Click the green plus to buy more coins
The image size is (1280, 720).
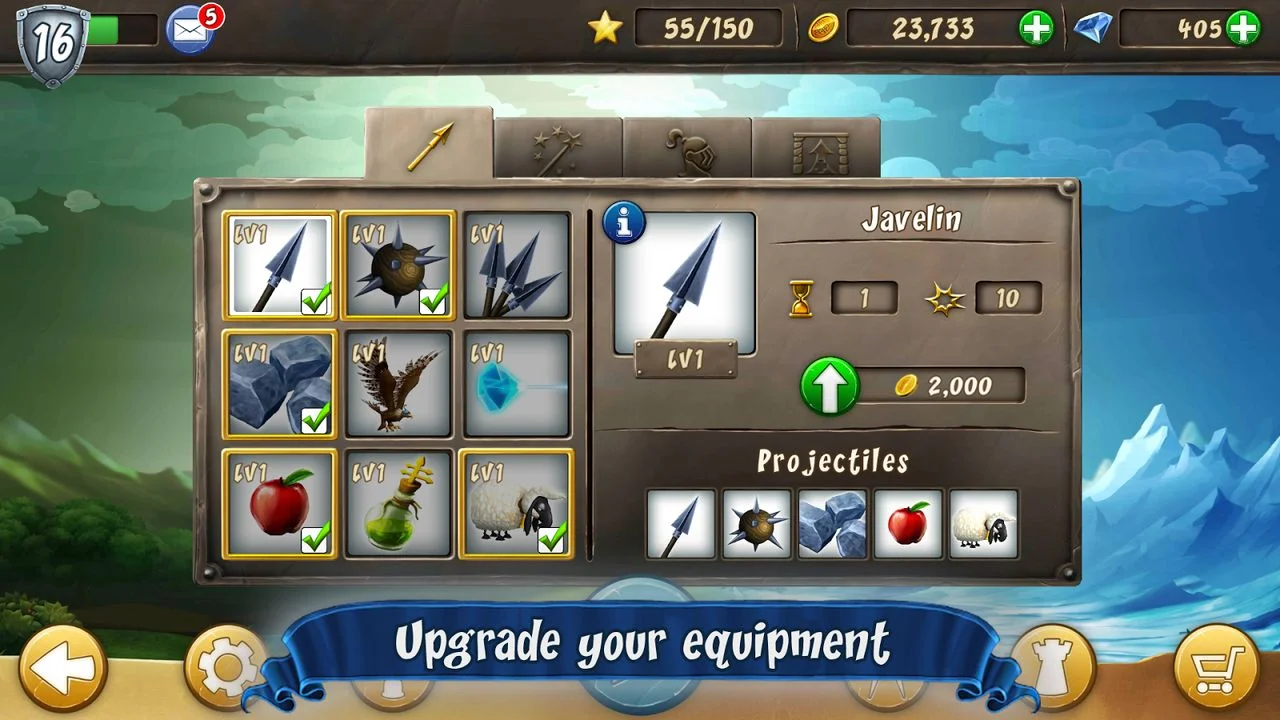point(1036,28)
